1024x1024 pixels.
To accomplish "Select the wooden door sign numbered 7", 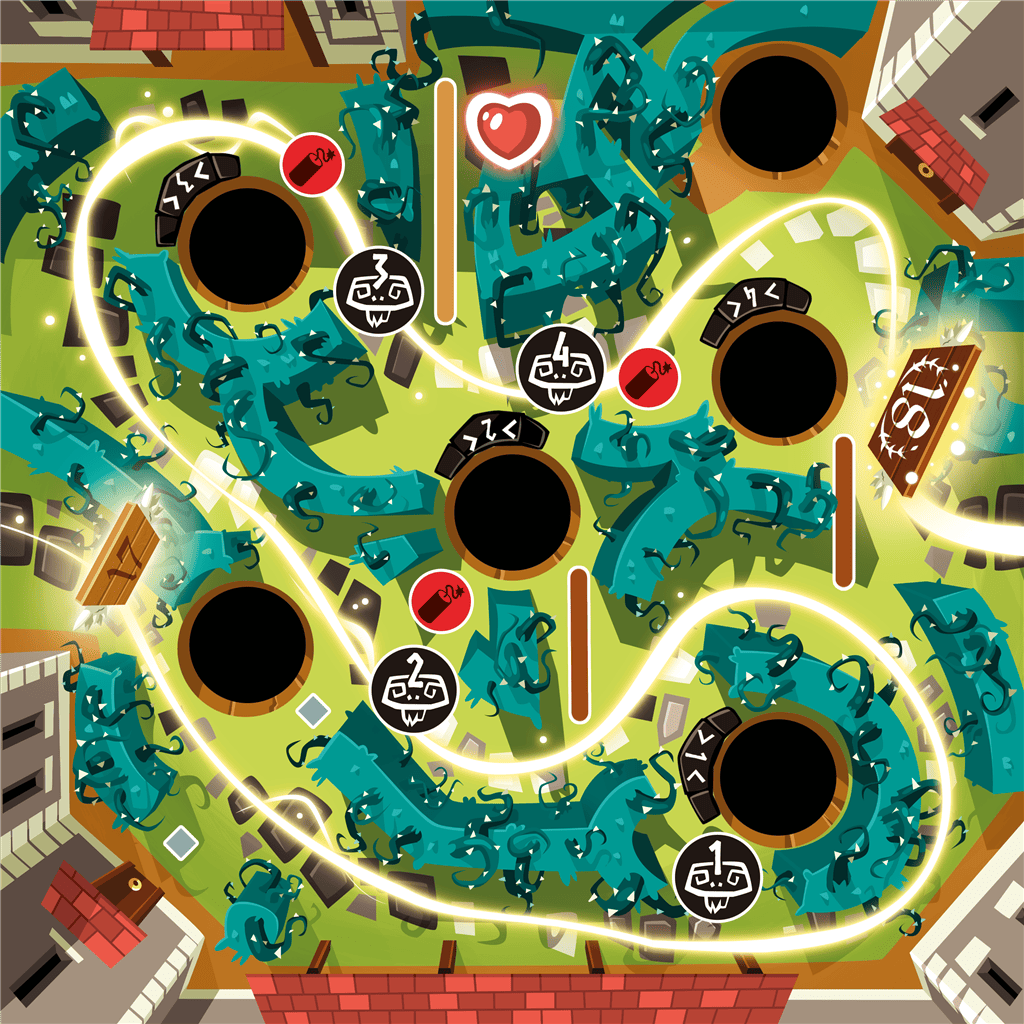I will [118, 555].
